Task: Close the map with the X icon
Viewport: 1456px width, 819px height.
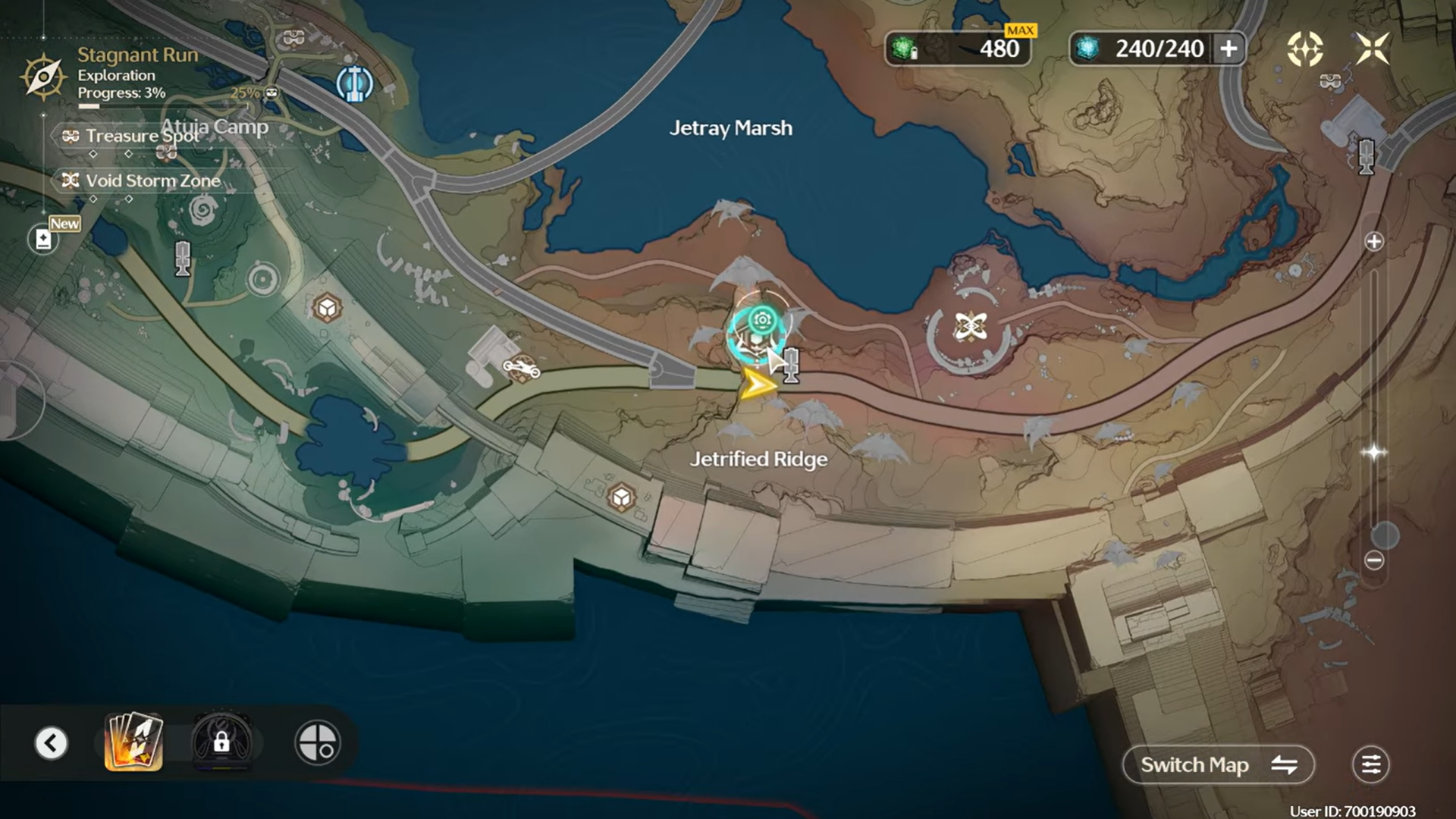Action: [1373, 49]
